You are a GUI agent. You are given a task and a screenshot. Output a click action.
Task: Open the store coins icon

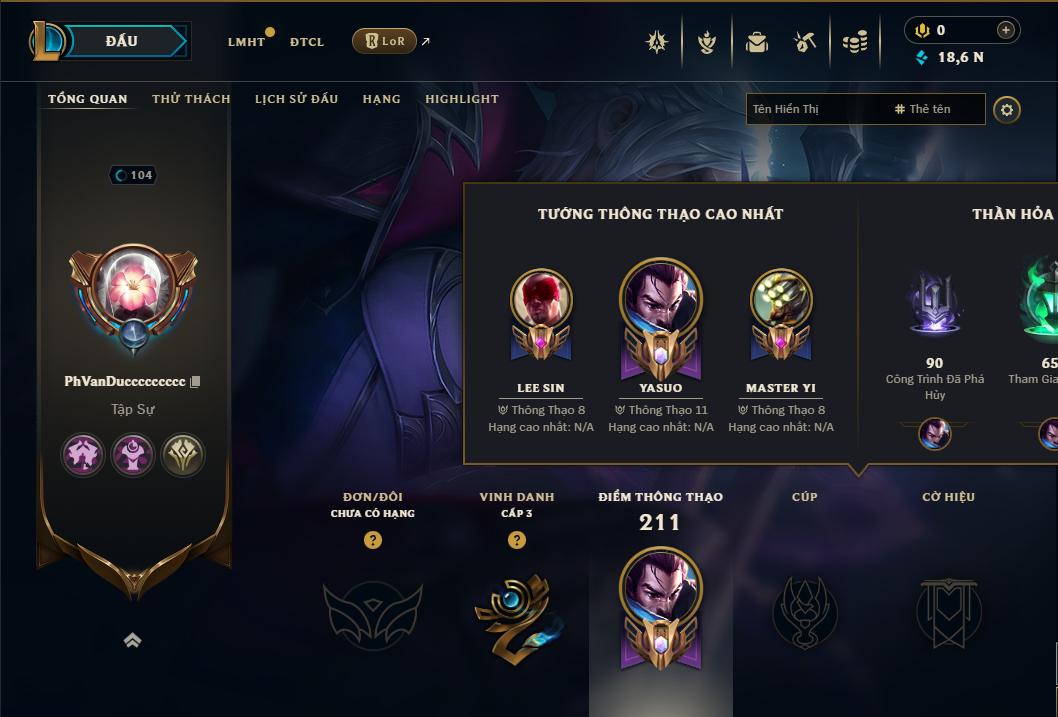(x=854, y=42)
